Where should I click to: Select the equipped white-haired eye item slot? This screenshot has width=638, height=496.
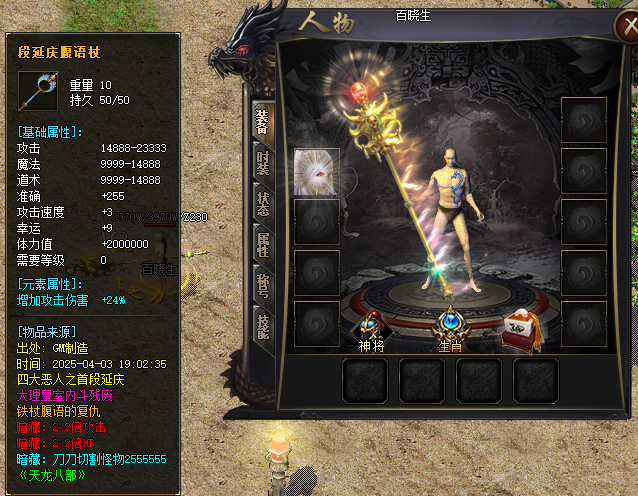[316, 171]
